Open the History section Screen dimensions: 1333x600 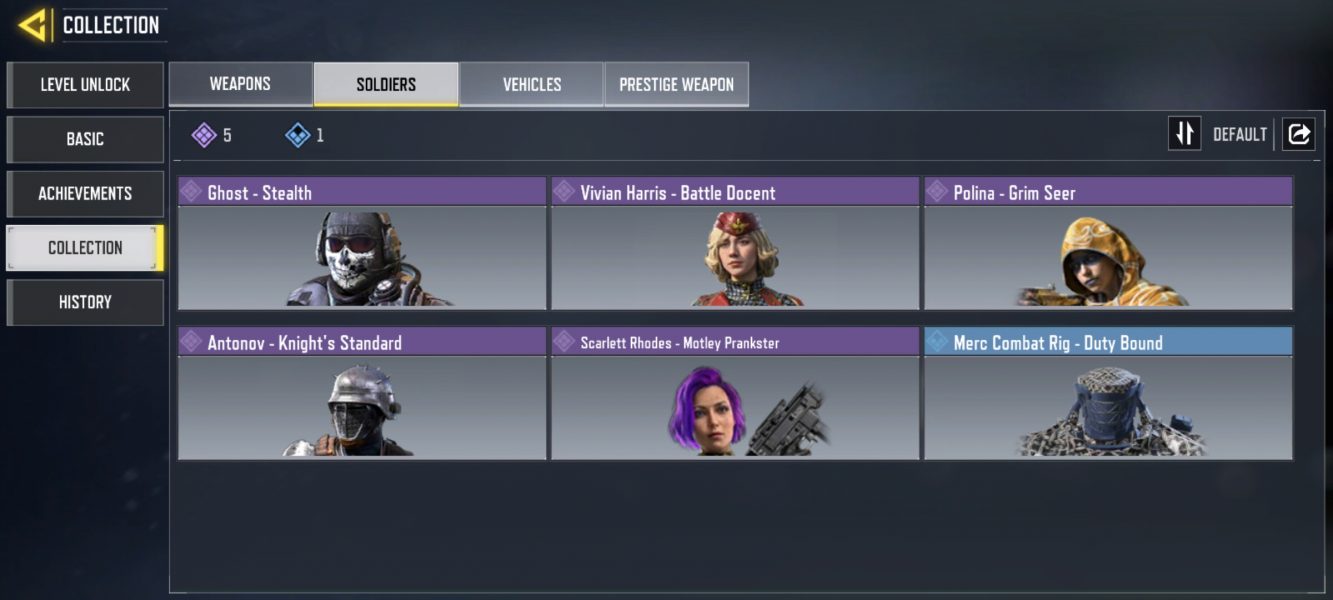[x=85, y=302]
